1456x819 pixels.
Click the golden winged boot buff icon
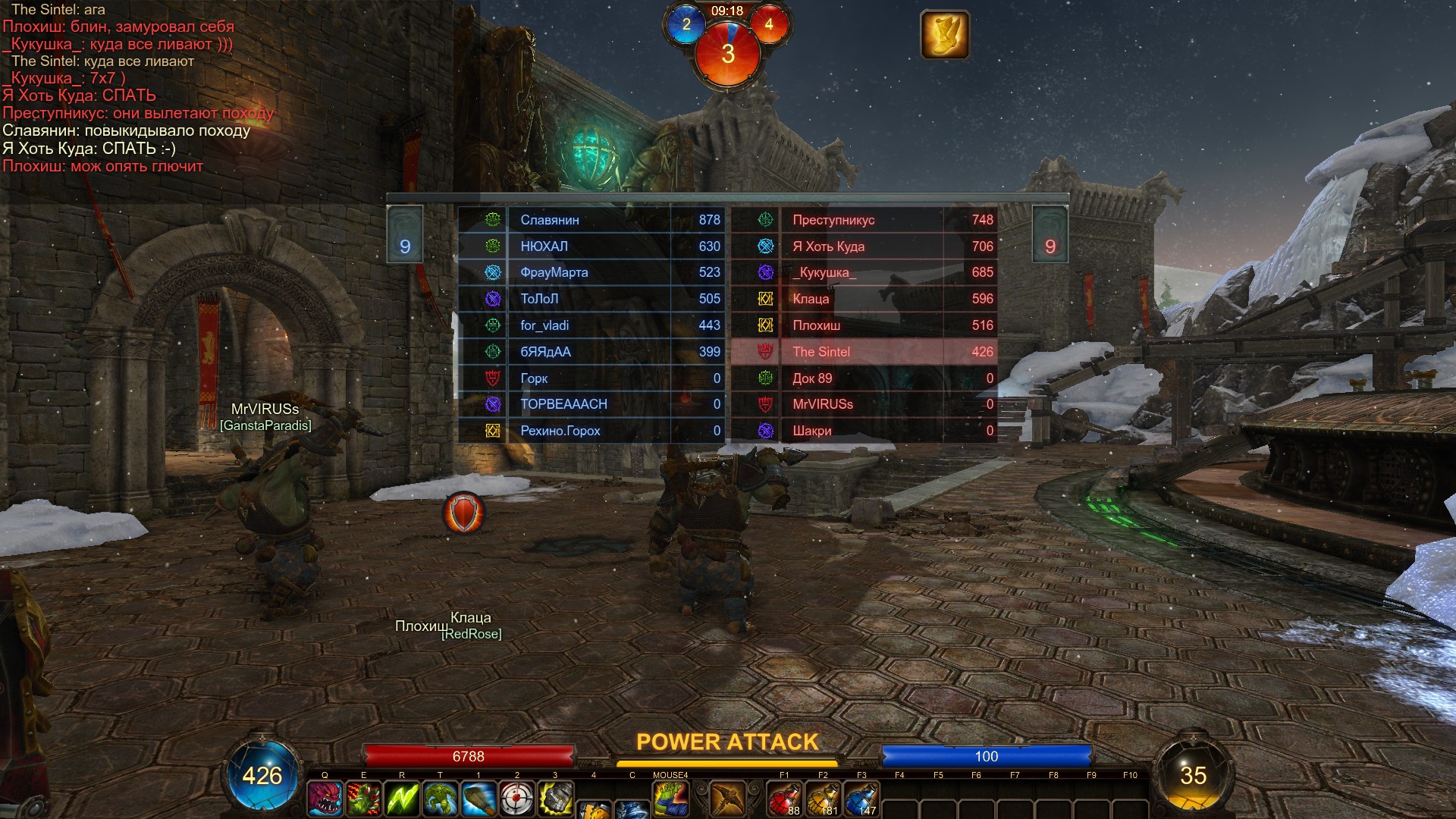944,34
